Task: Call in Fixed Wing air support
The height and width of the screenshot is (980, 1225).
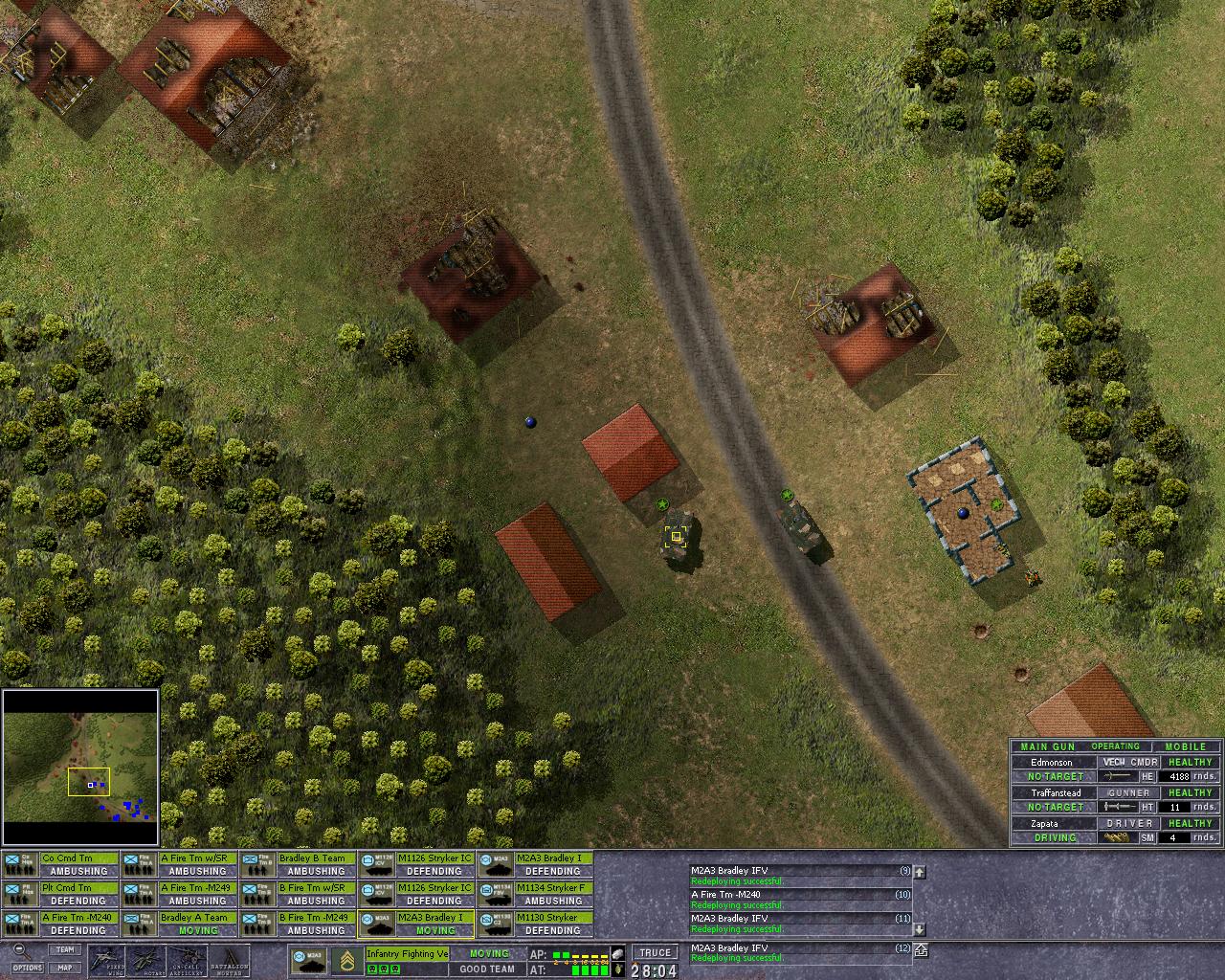Action: pos(106,961)
